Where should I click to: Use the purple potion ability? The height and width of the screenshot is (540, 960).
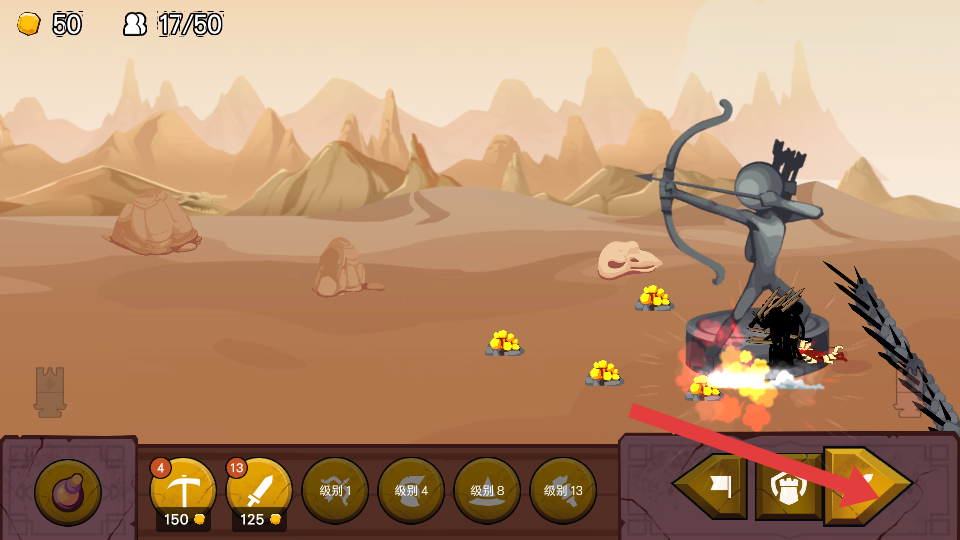click(x=68, y=492)
